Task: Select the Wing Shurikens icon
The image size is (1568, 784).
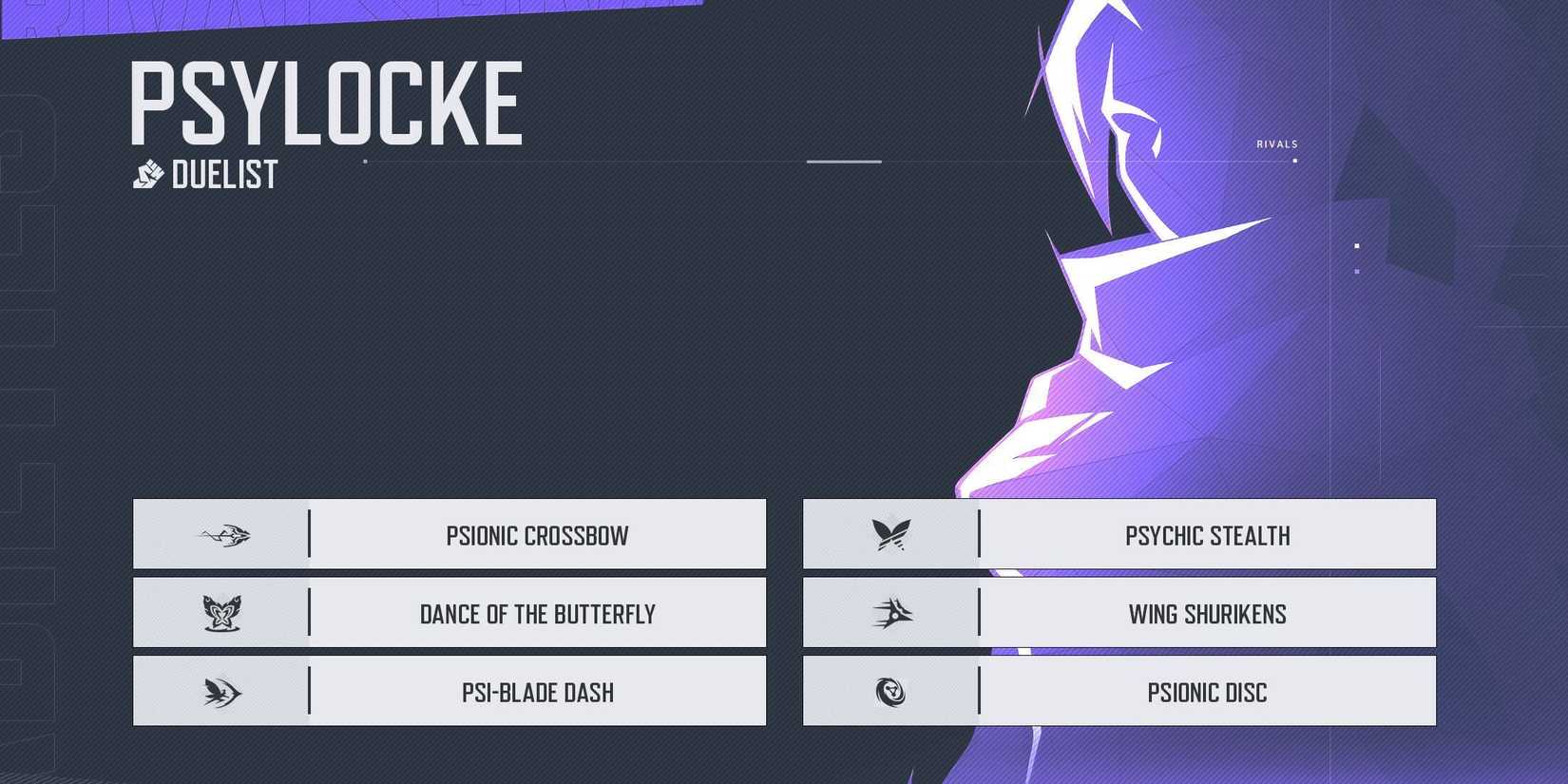Action: coord(891,613)
